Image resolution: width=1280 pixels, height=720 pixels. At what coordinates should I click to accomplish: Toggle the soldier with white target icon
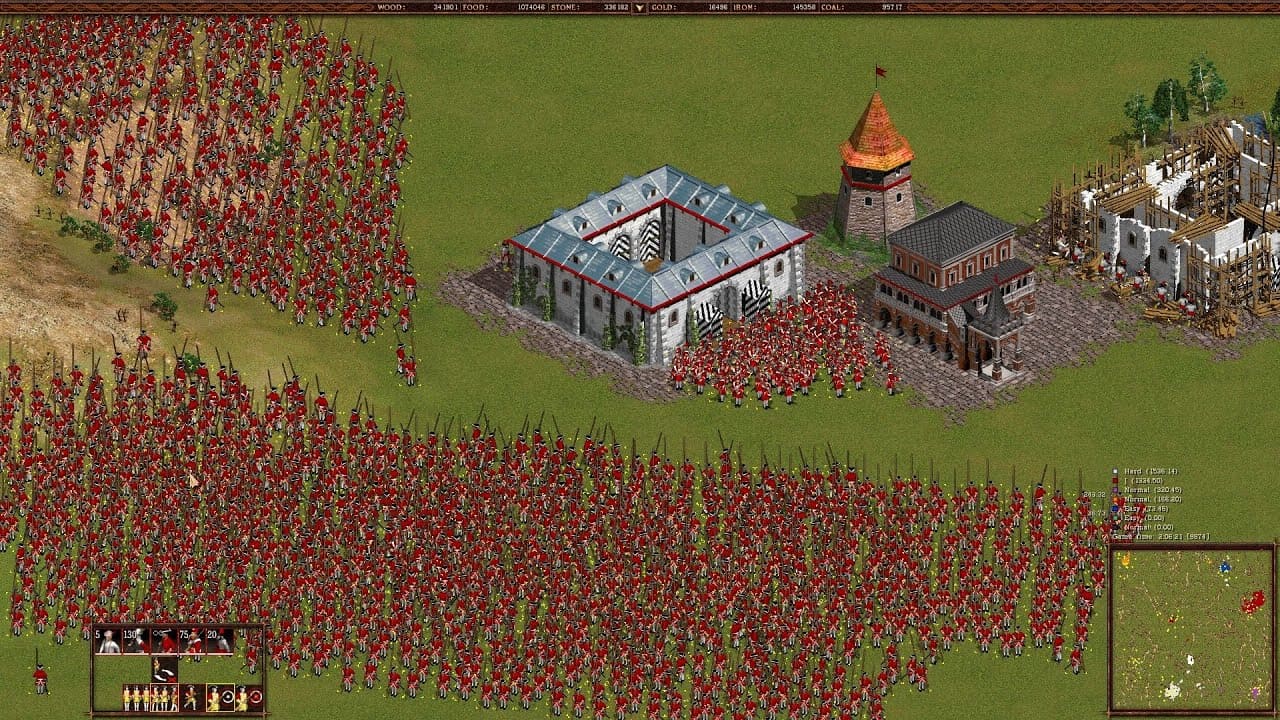coord(220,697)
